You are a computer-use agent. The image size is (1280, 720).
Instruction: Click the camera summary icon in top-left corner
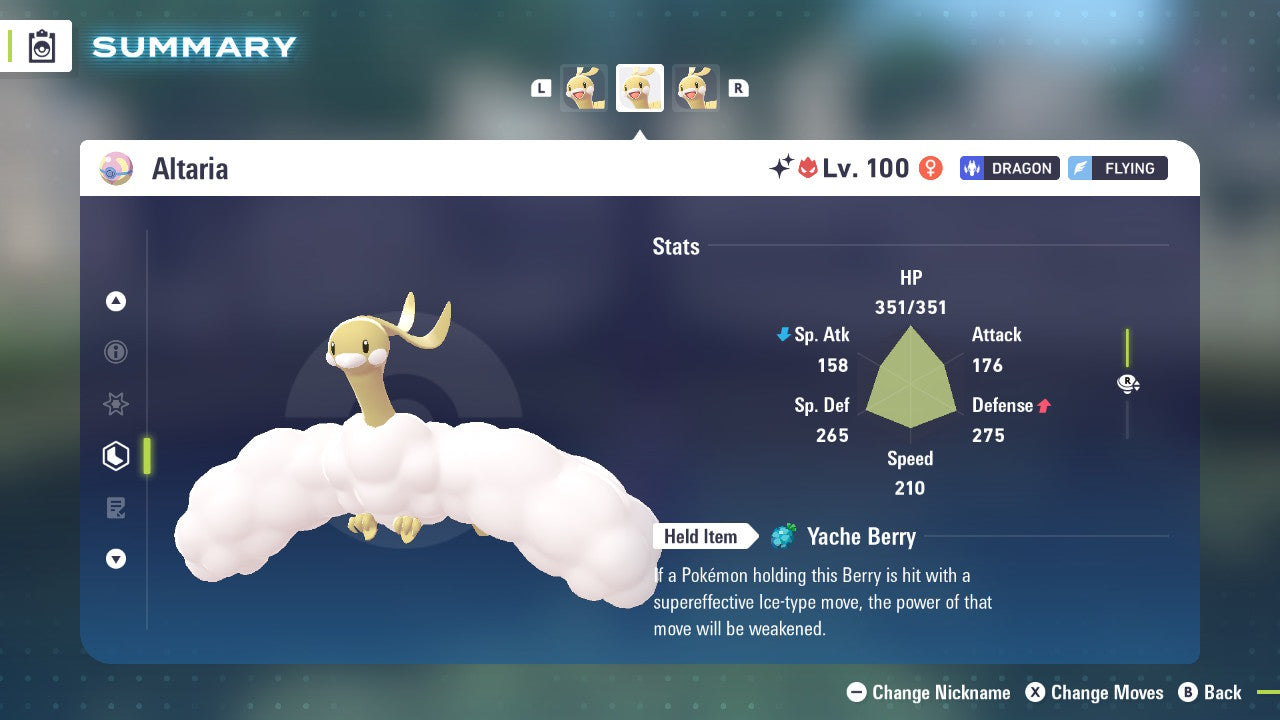[x=41, y=46]
